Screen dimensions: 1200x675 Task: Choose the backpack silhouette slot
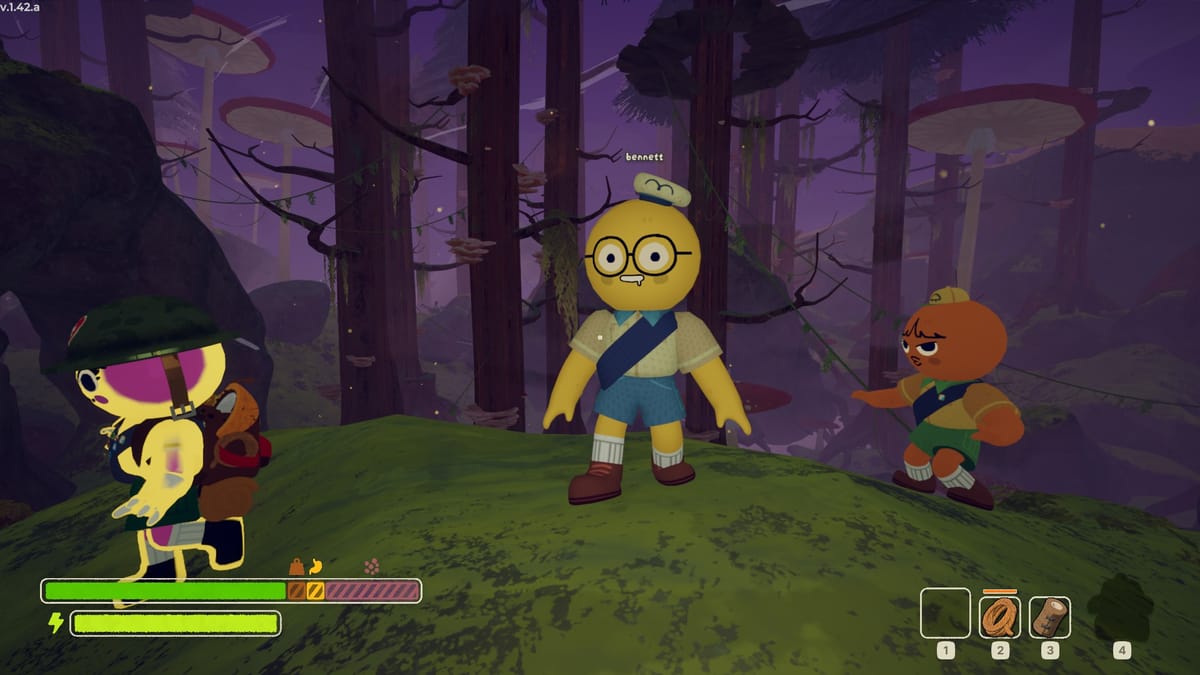[1121, 609]
